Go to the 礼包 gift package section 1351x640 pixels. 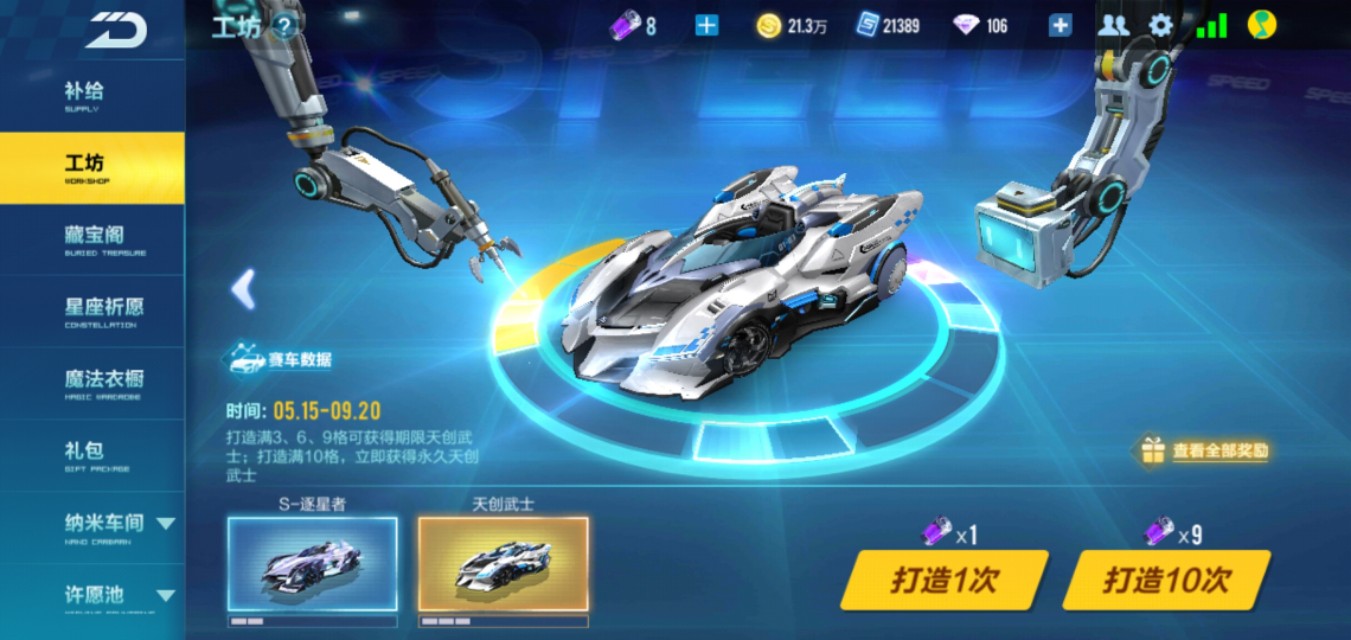tap(90, 455)
